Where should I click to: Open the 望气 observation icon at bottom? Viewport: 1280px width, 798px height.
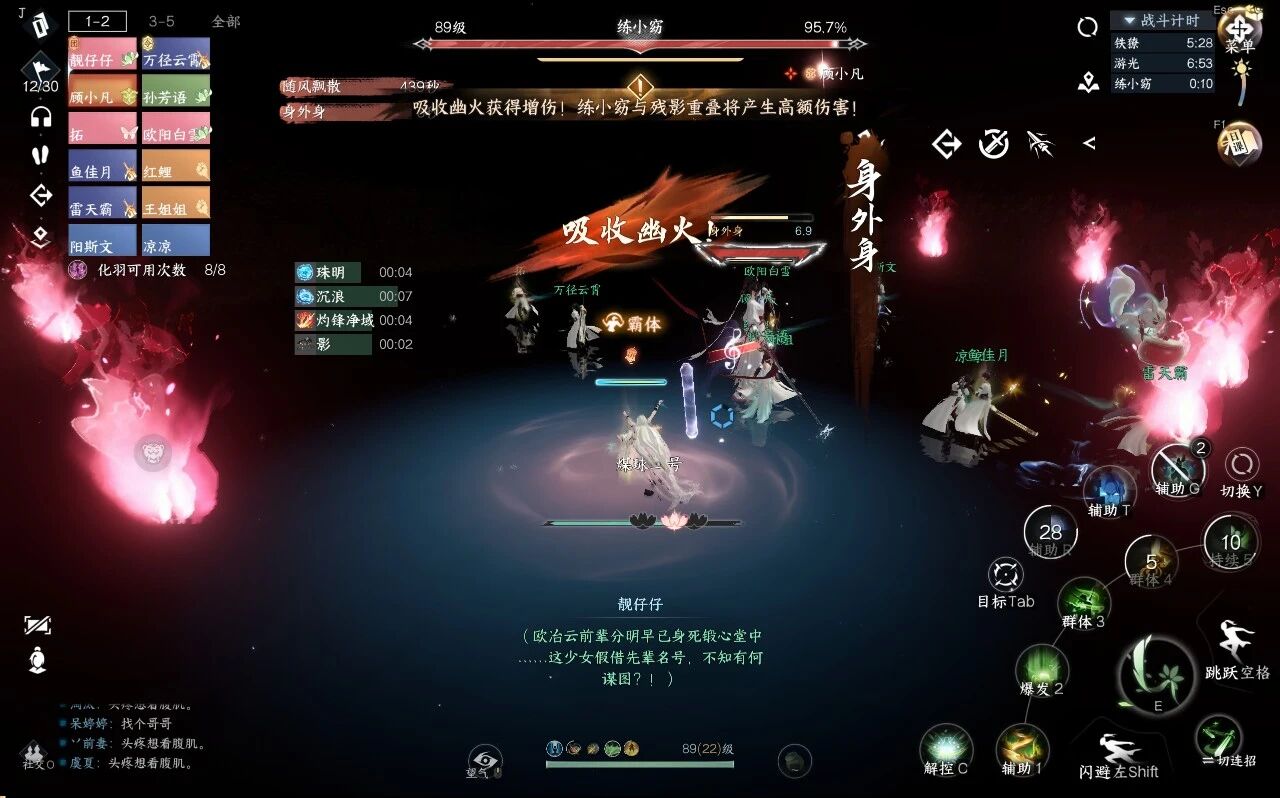[483, 762]
